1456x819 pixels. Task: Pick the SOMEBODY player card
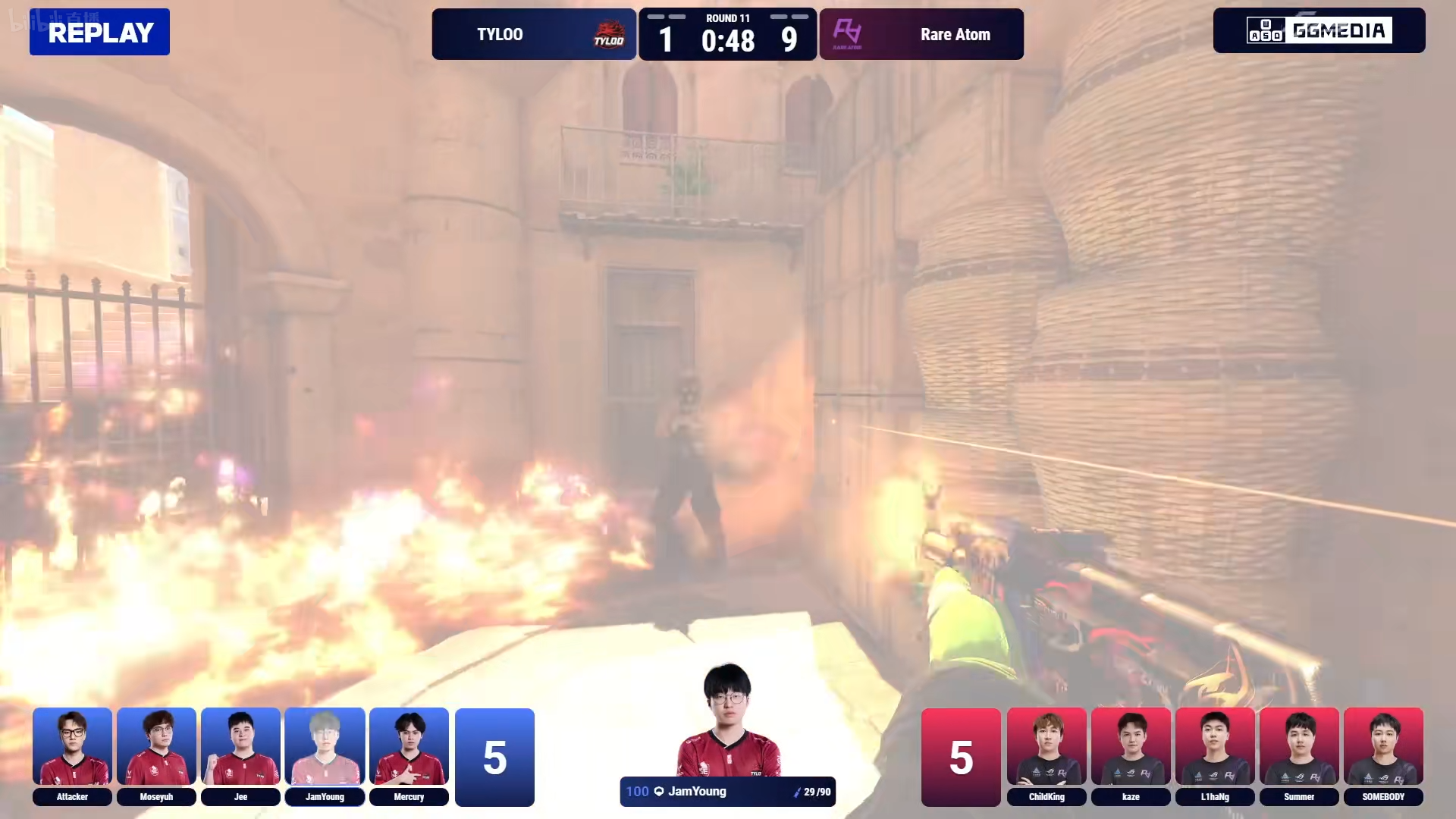pos(1383,755)
